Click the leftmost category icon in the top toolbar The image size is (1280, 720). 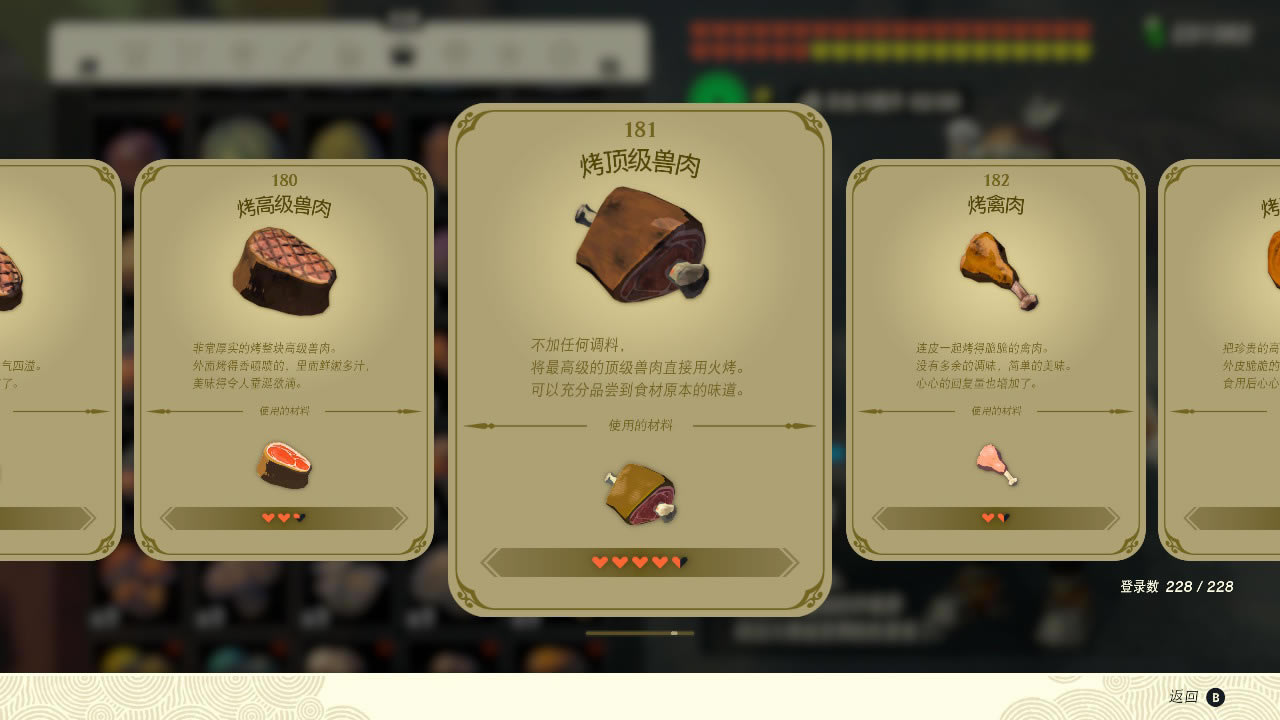tap(88, 62)
